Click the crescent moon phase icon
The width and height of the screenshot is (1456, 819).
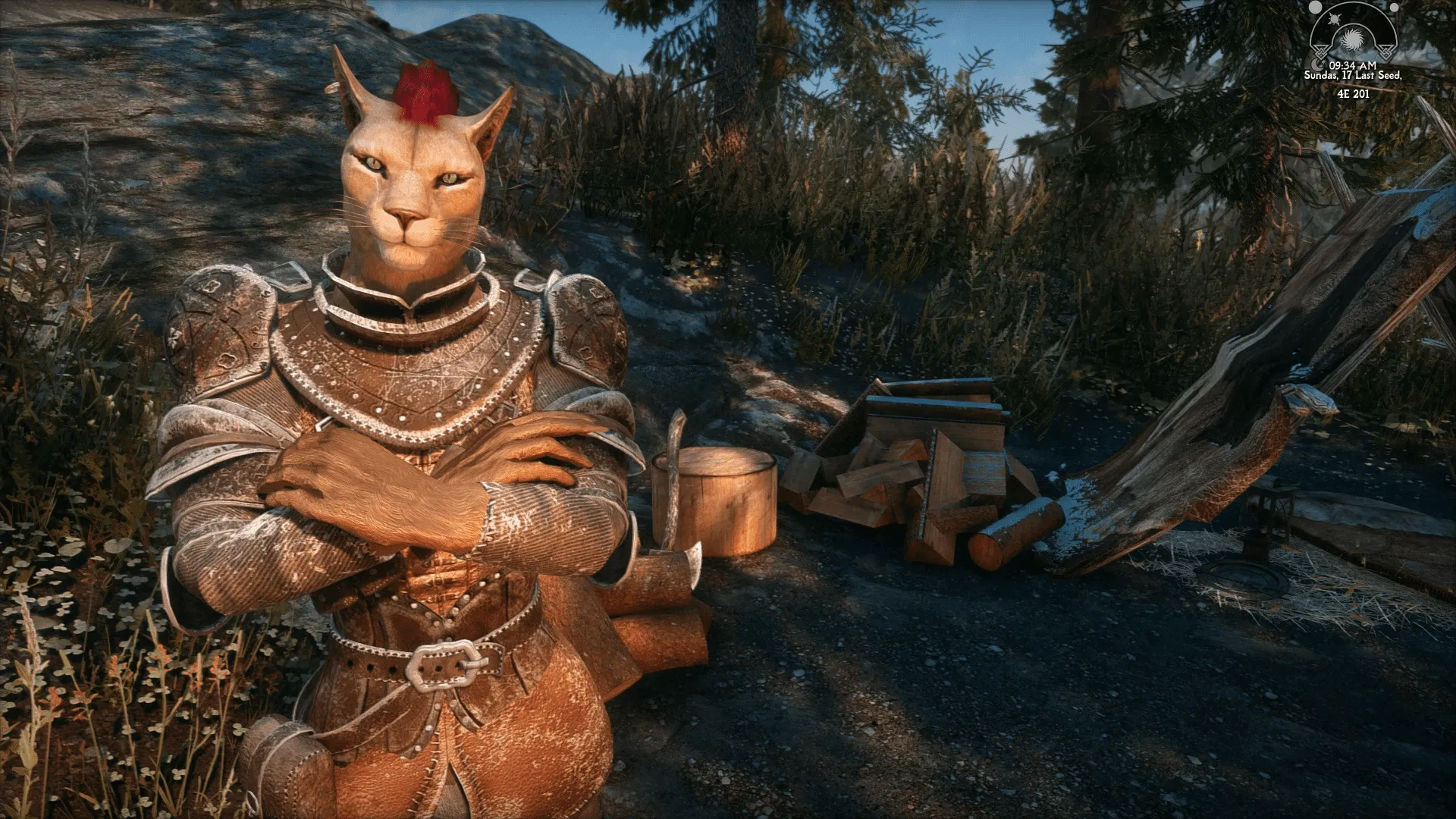pyautogui.click(x=1318, y=65)
